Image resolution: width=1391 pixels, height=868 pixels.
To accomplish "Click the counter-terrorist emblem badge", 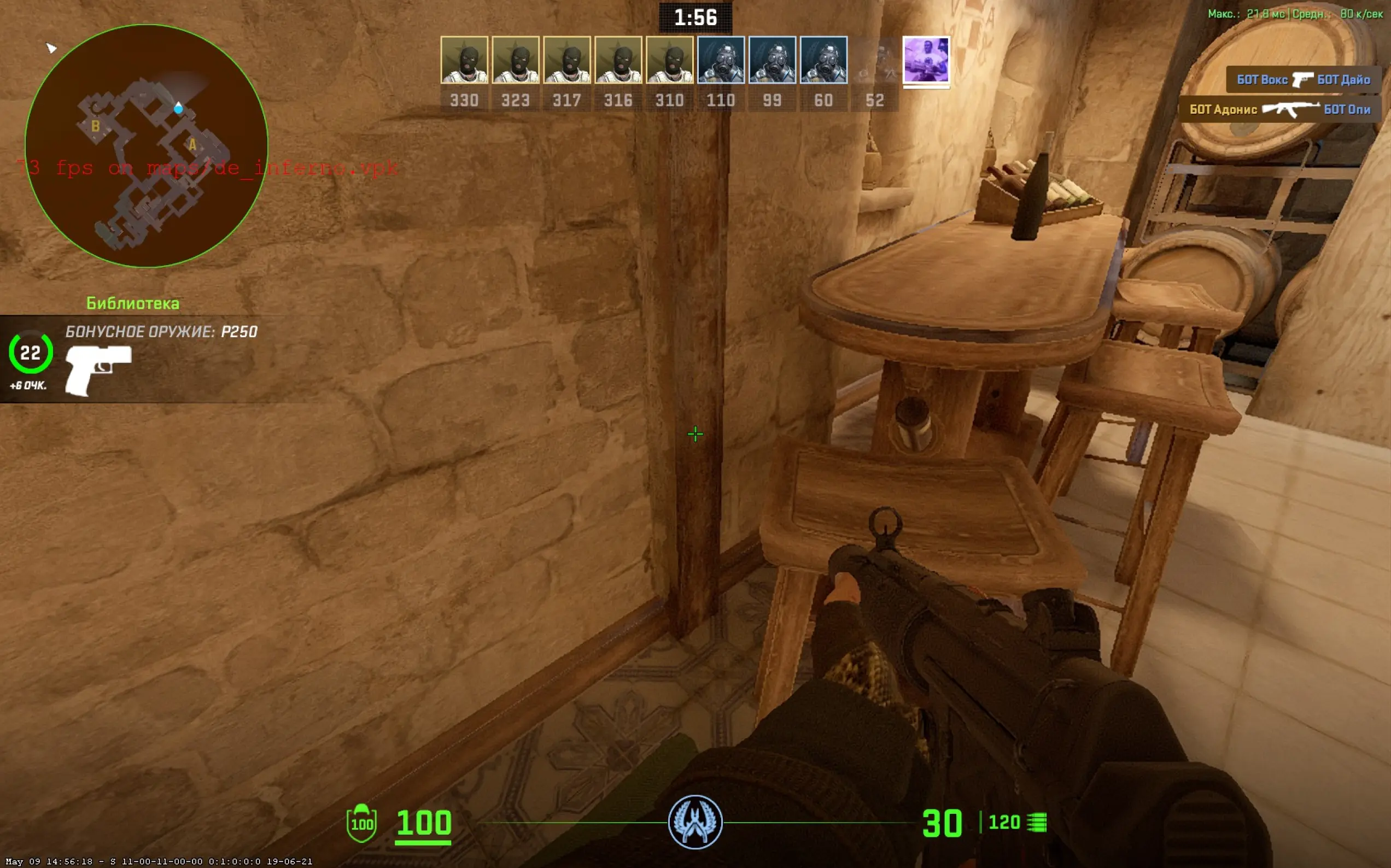I will (694, 822).
